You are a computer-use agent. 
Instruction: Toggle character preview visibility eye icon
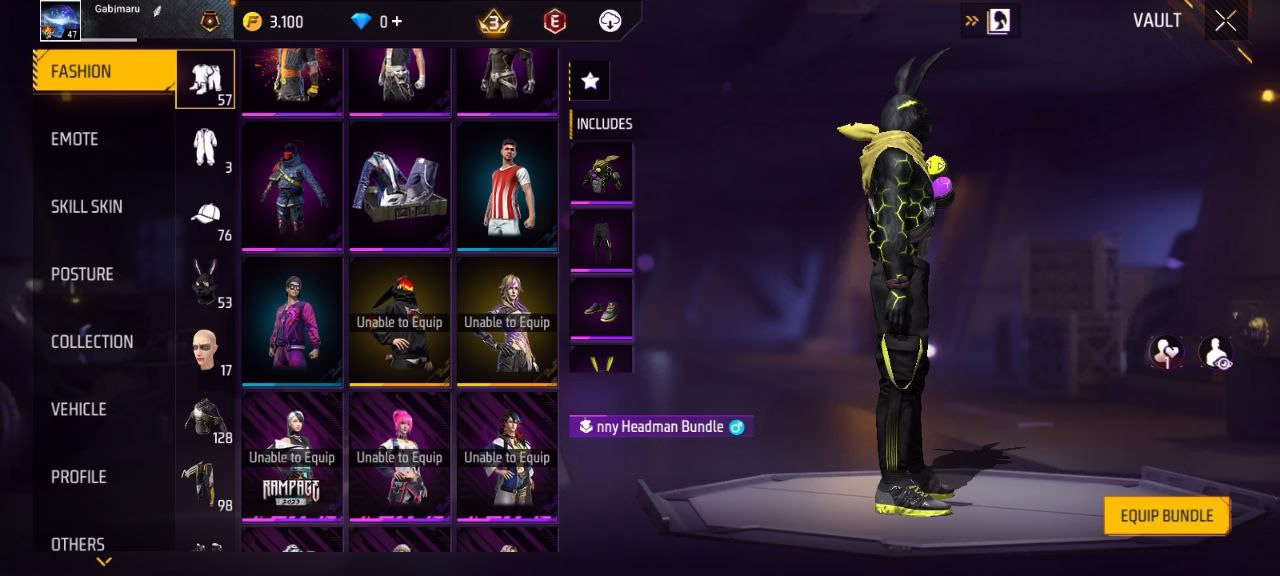click(1215, 352)
